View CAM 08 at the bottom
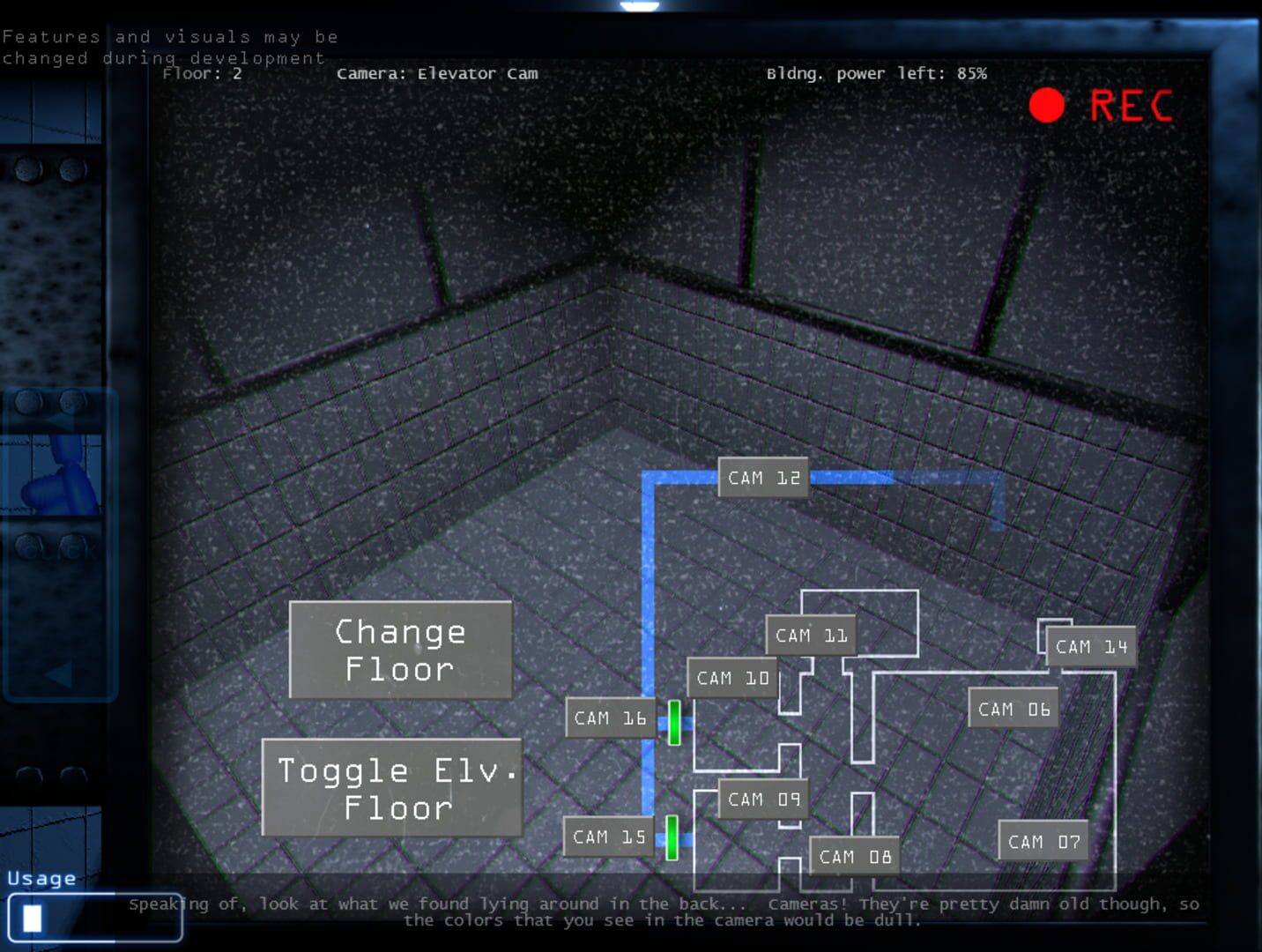 coord(853,855)
